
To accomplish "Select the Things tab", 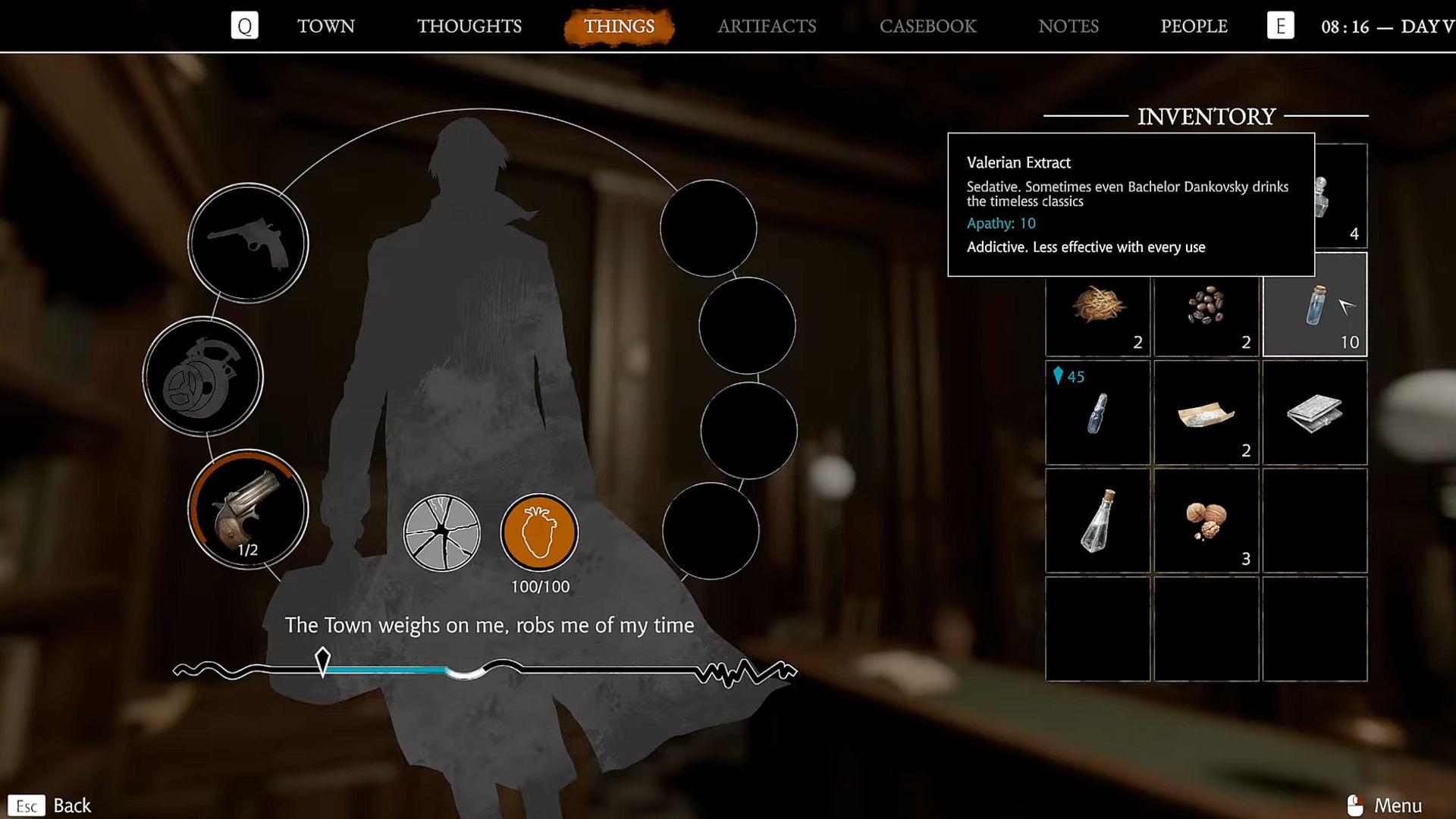I will click(619, 27).
